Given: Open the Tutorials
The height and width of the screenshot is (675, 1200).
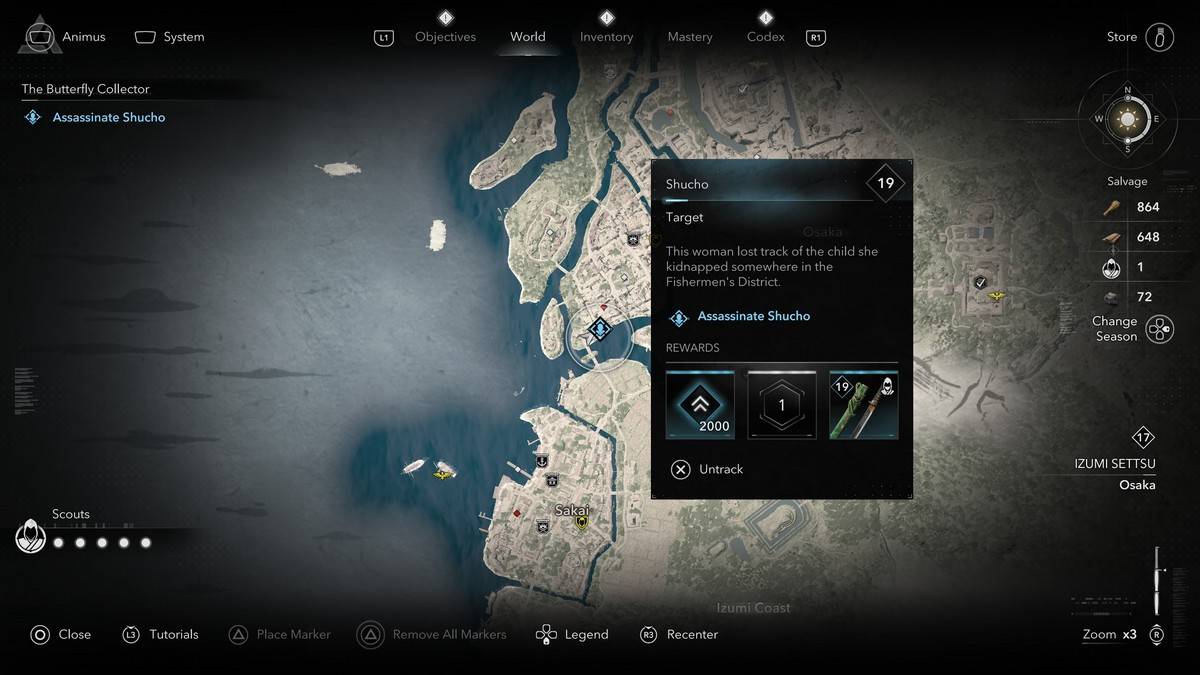Looking at the screenshot, I should 161,634.
